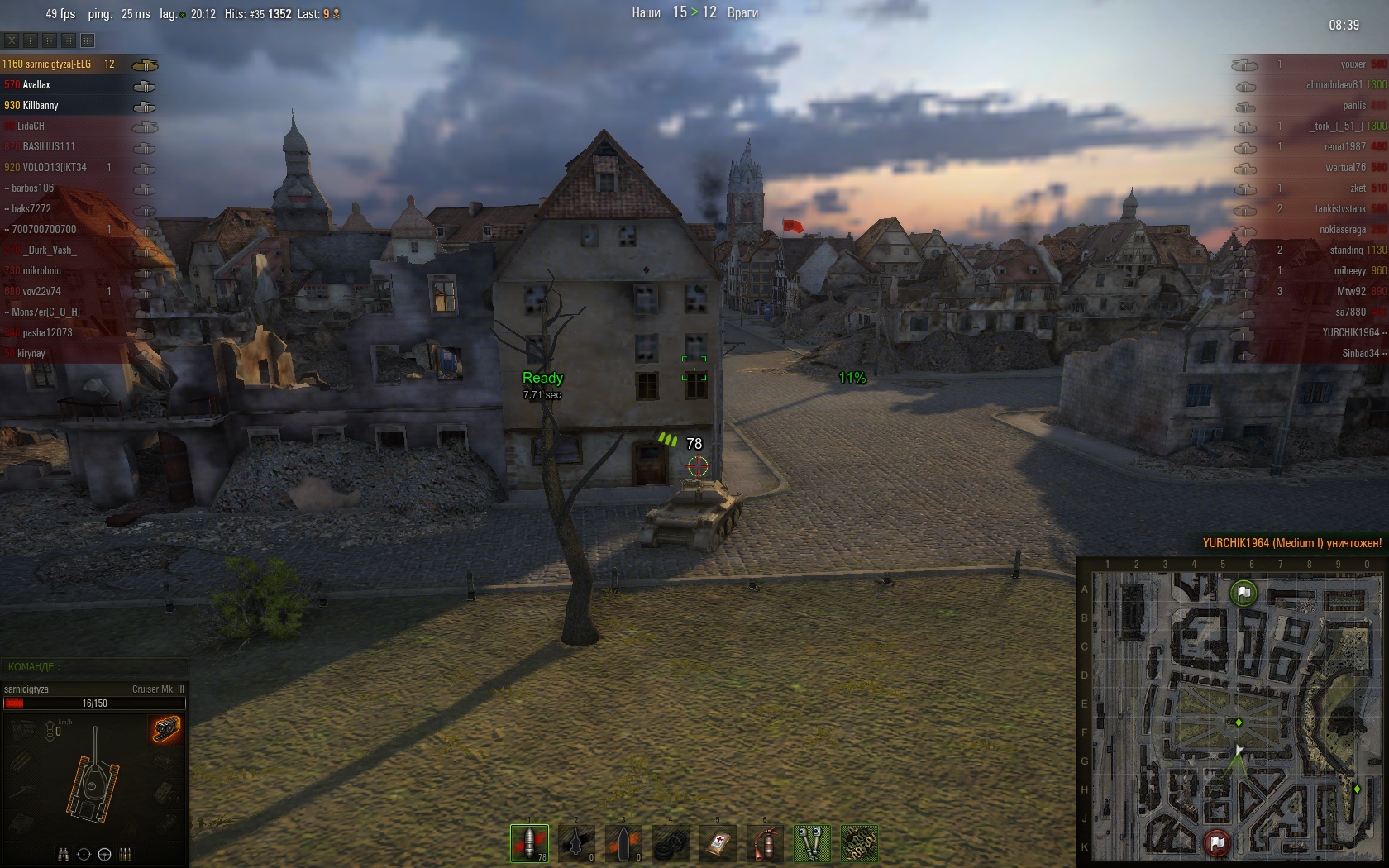Select the armor-piercing shell with 78 rounds
Image resolution: width=1389 pixels, height=868 pixels.
tap(529, 843)
